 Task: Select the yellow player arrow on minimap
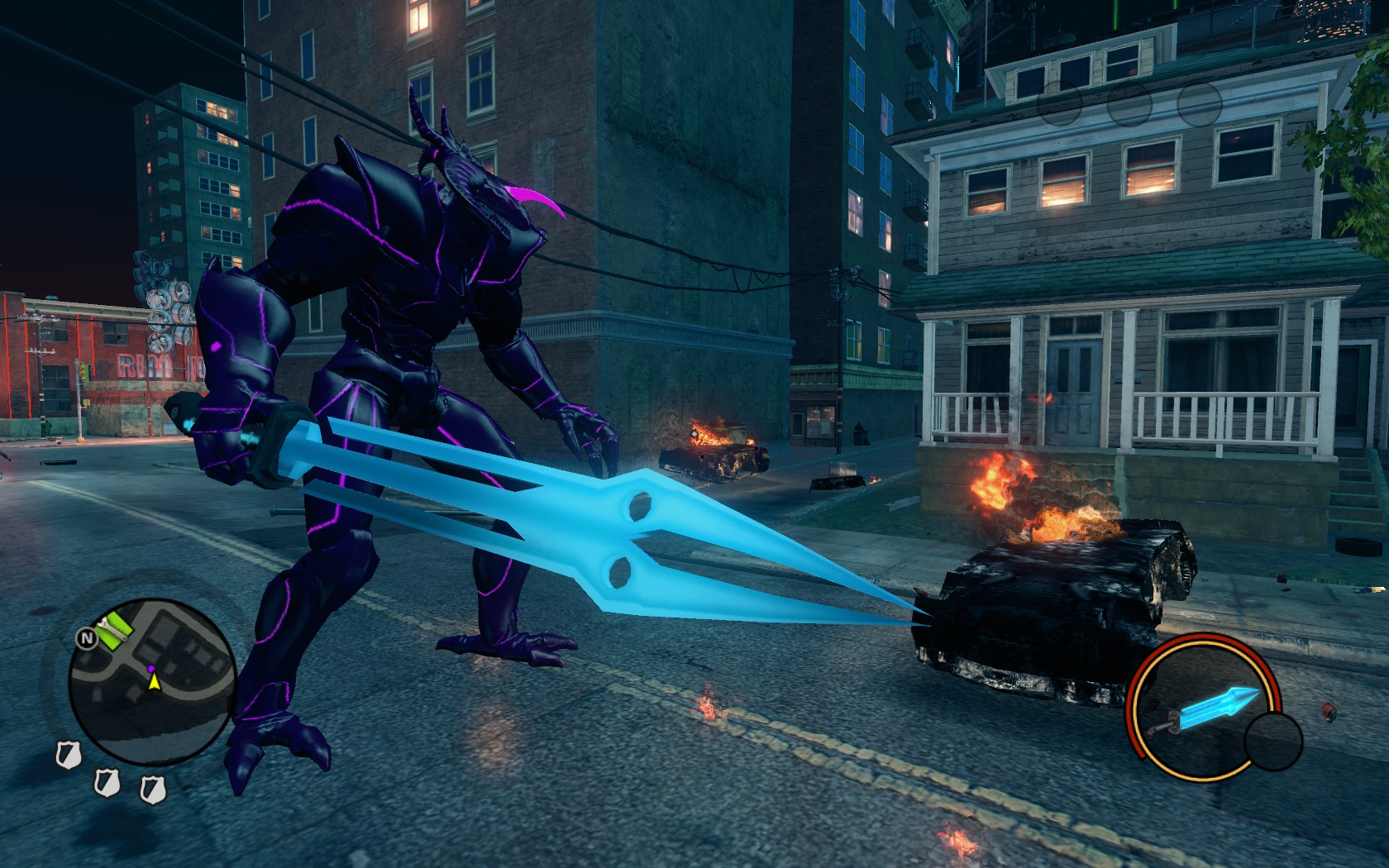[154, 682]
